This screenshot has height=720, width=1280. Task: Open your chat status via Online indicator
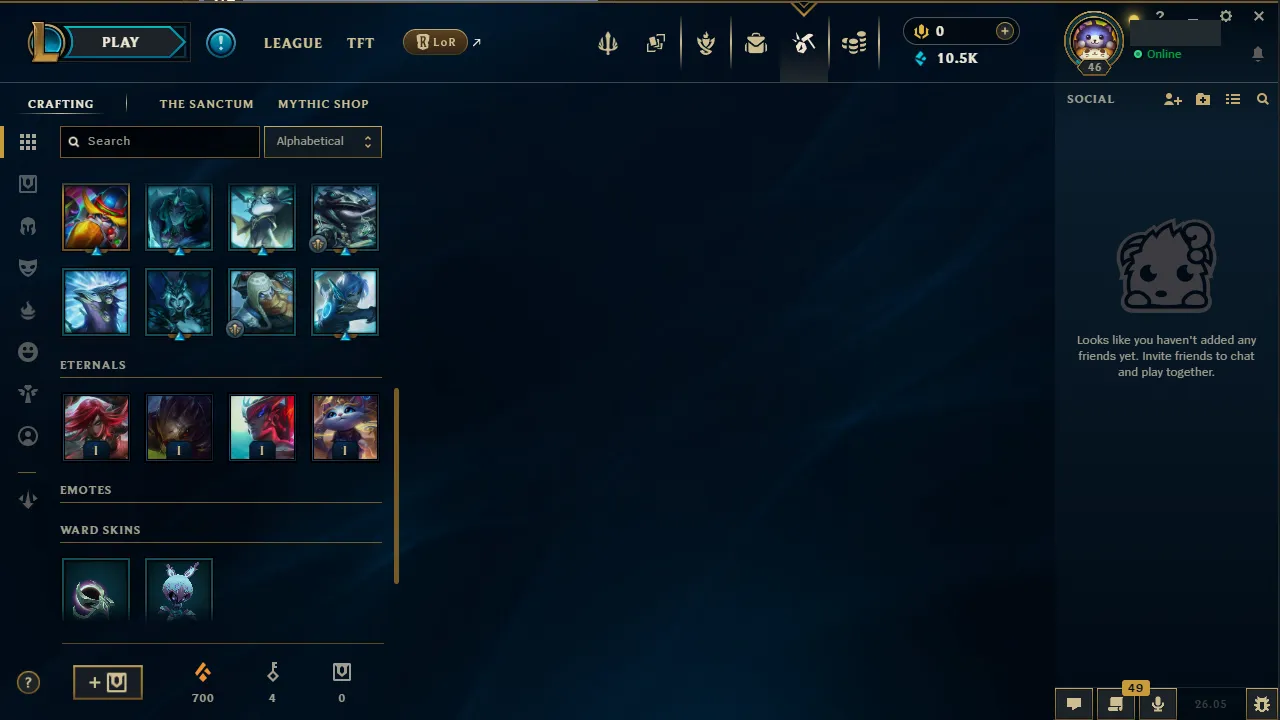(x=1157, y=54)
